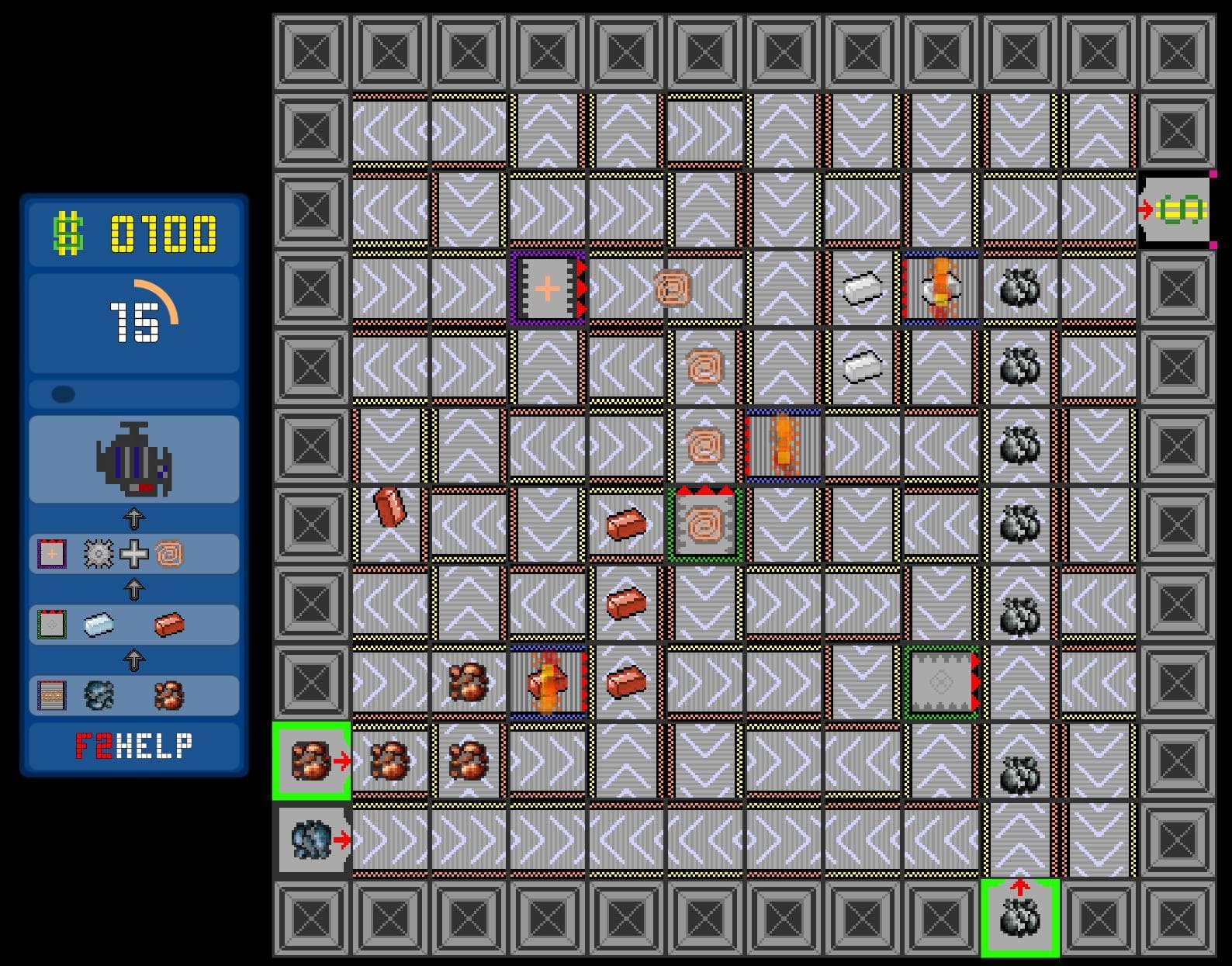Open help by clicking F2 HELP

click(x=133, y=745)
